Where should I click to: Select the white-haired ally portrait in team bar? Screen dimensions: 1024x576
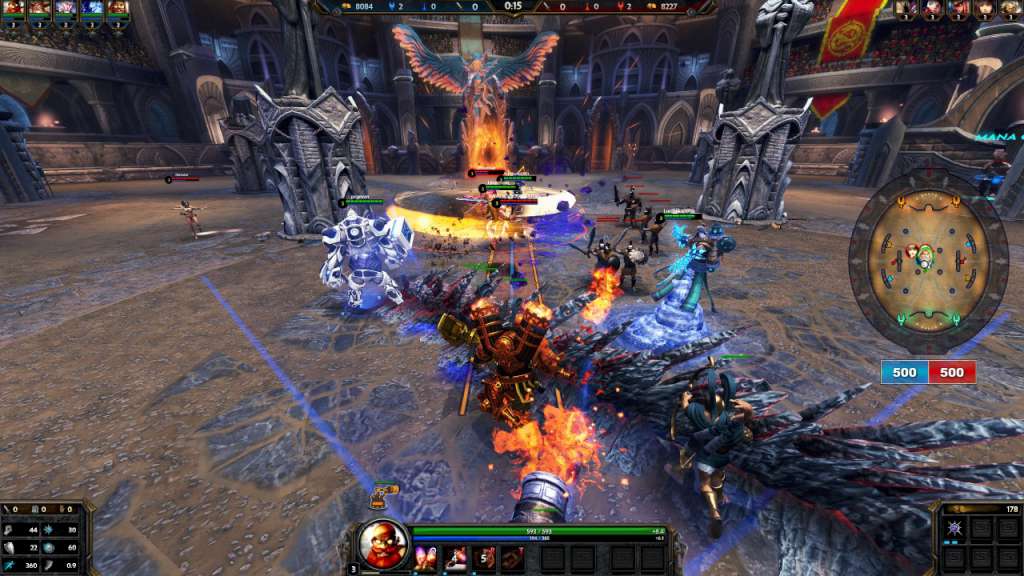65,9
